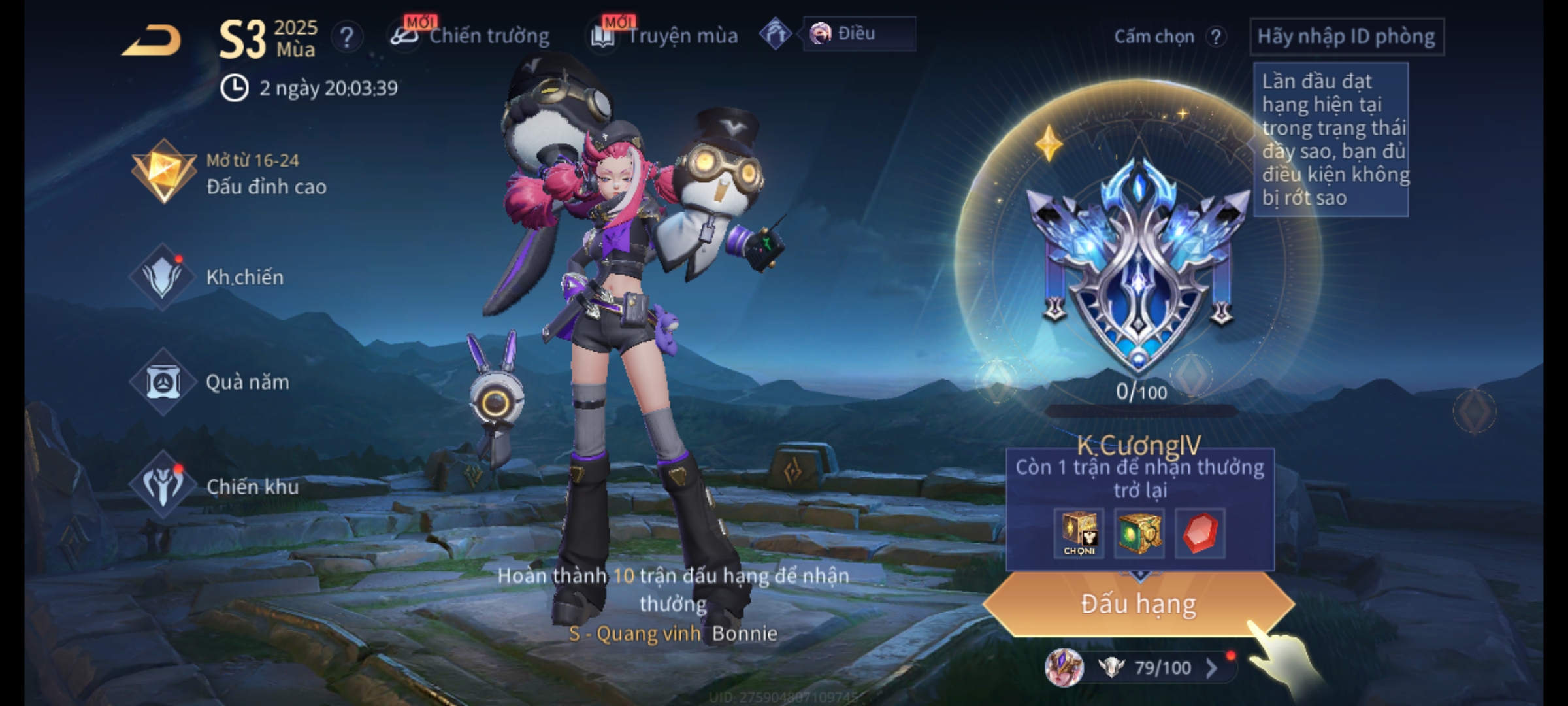Click the room ID input field
1568x706 pixels.
point(1346,37)
